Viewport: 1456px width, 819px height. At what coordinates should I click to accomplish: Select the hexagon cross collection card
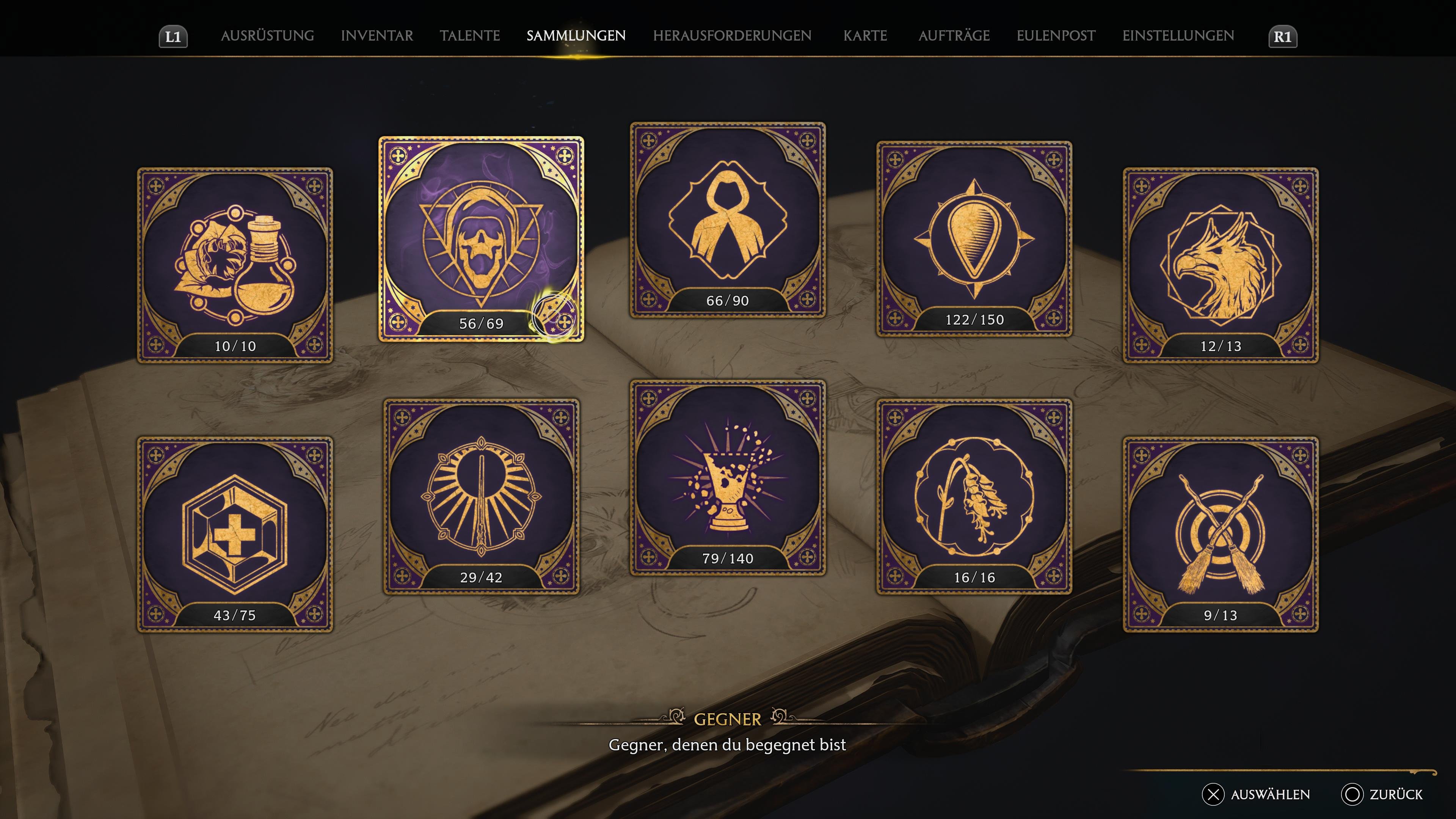(x=235, y=533)
